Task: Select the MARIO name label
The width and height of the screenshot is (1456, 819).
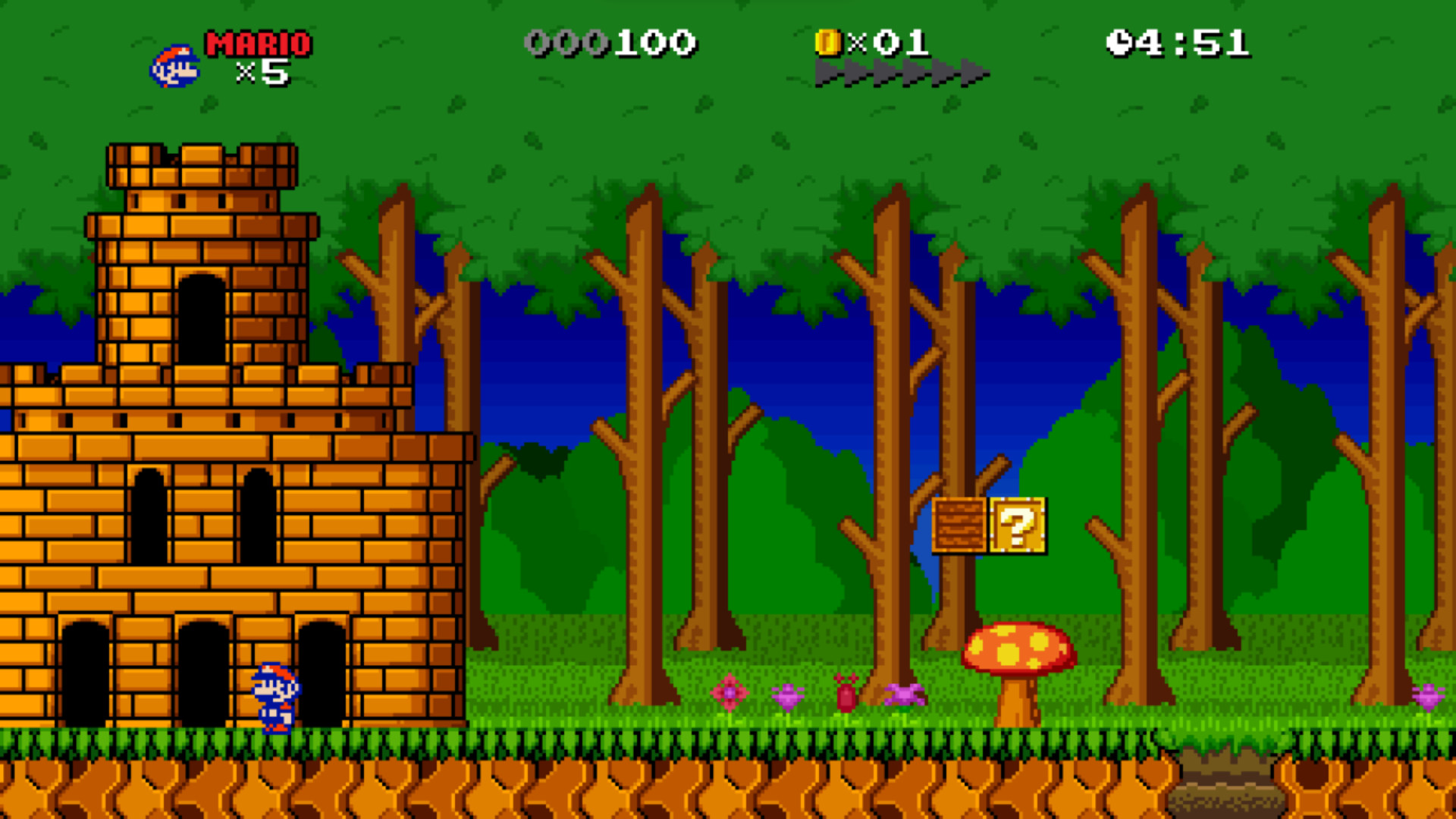Action: (256, 43)
